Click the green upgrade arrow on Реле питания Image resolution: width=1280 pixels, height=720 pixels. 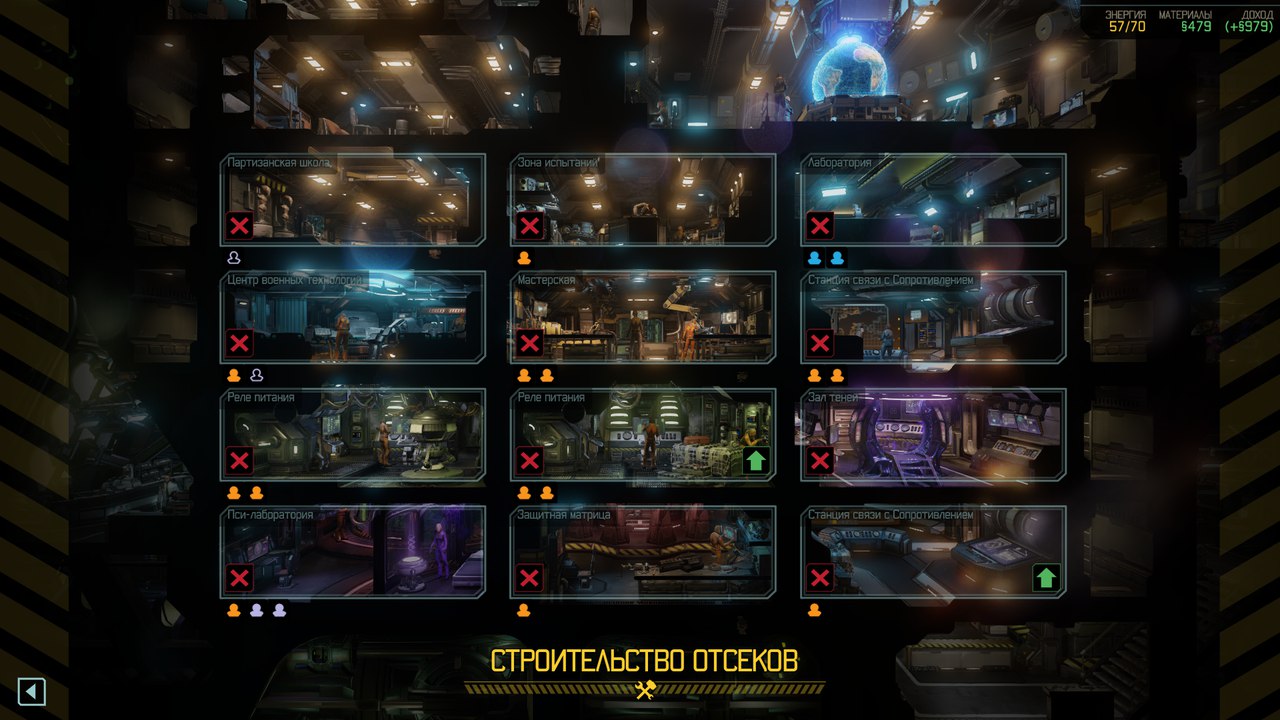point(757,461)
